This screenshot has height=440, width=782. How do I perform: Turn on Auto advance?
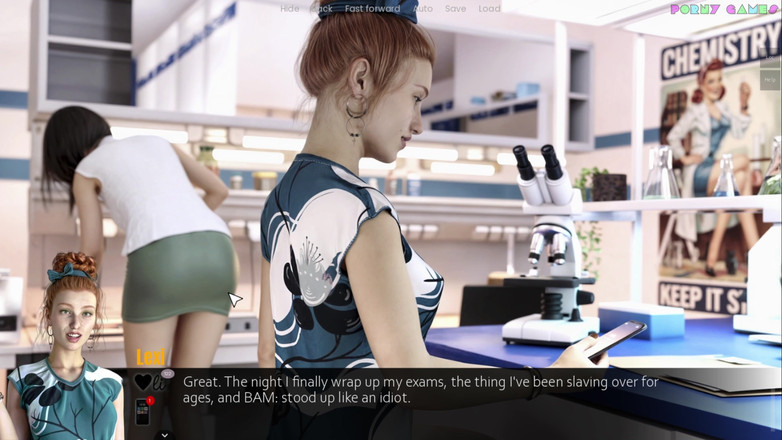click(x=423, y=9)
